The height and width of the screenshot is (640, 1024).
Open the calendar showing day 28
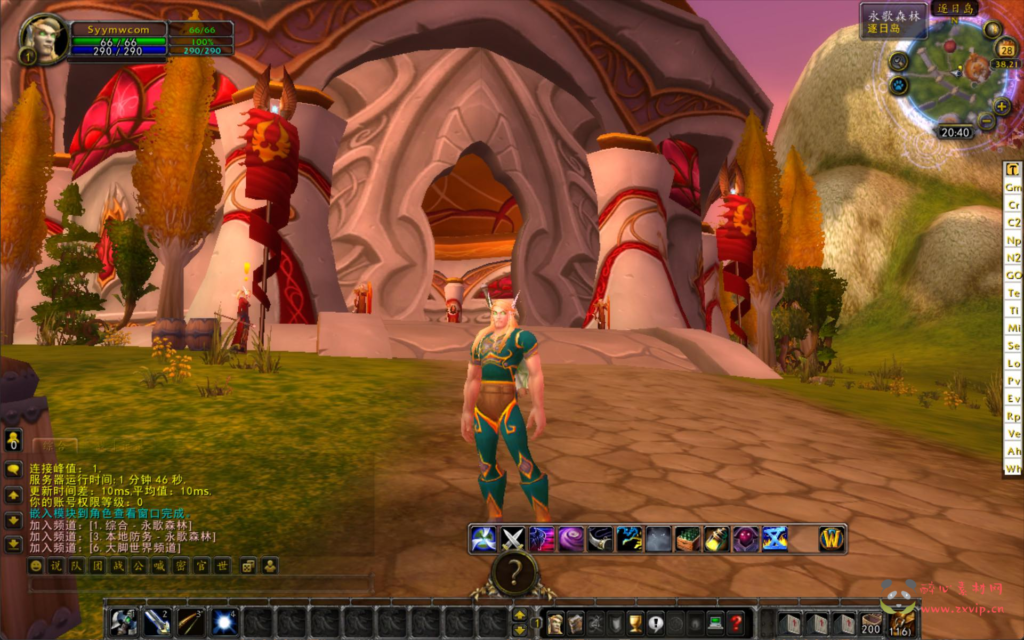tap(1006, 49)
